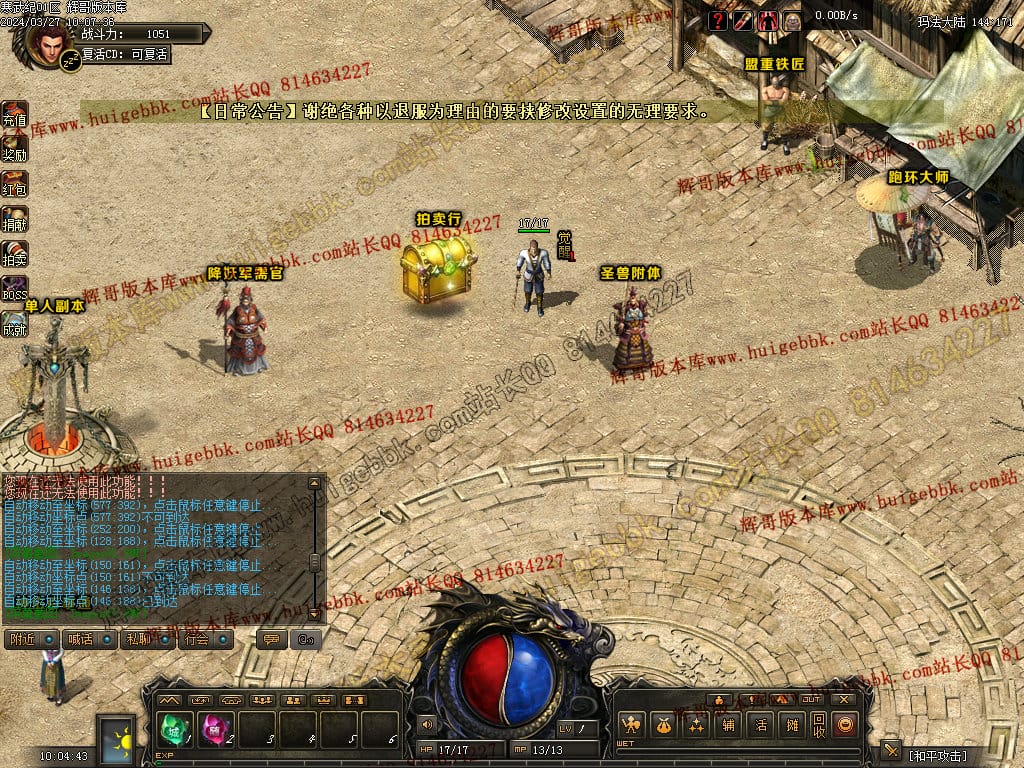Open the 充值 recharge icon
The image size is (1024, 768).
coord(14,113)
